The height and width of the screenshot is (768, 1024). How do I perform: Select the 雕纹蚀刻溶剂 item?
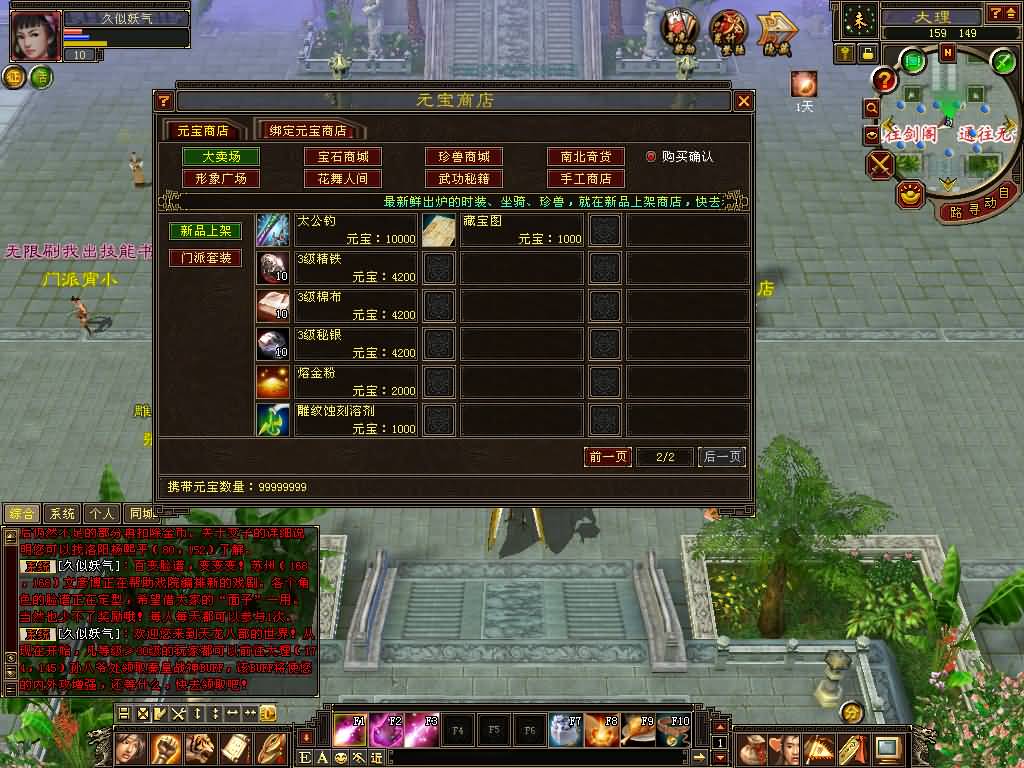(337, 420)
